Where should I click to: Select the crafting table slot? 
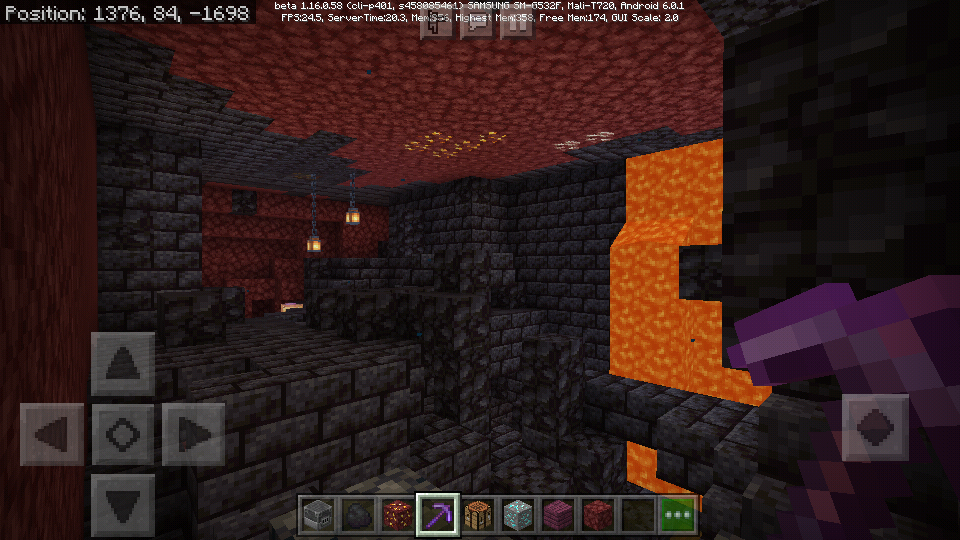(478, 515)
